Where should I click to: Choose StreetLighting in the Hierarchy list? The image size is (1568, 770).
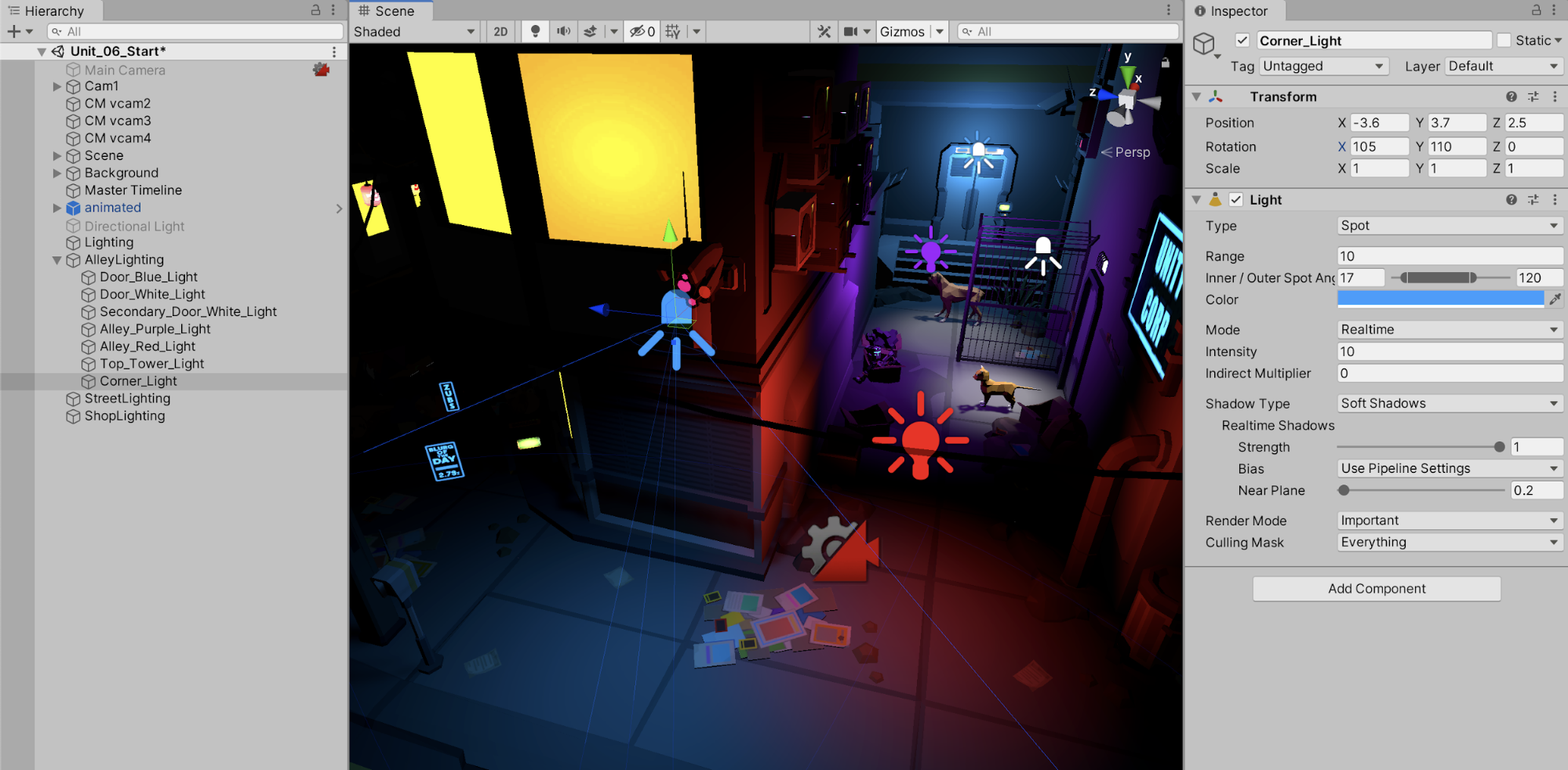pos(127,398)
